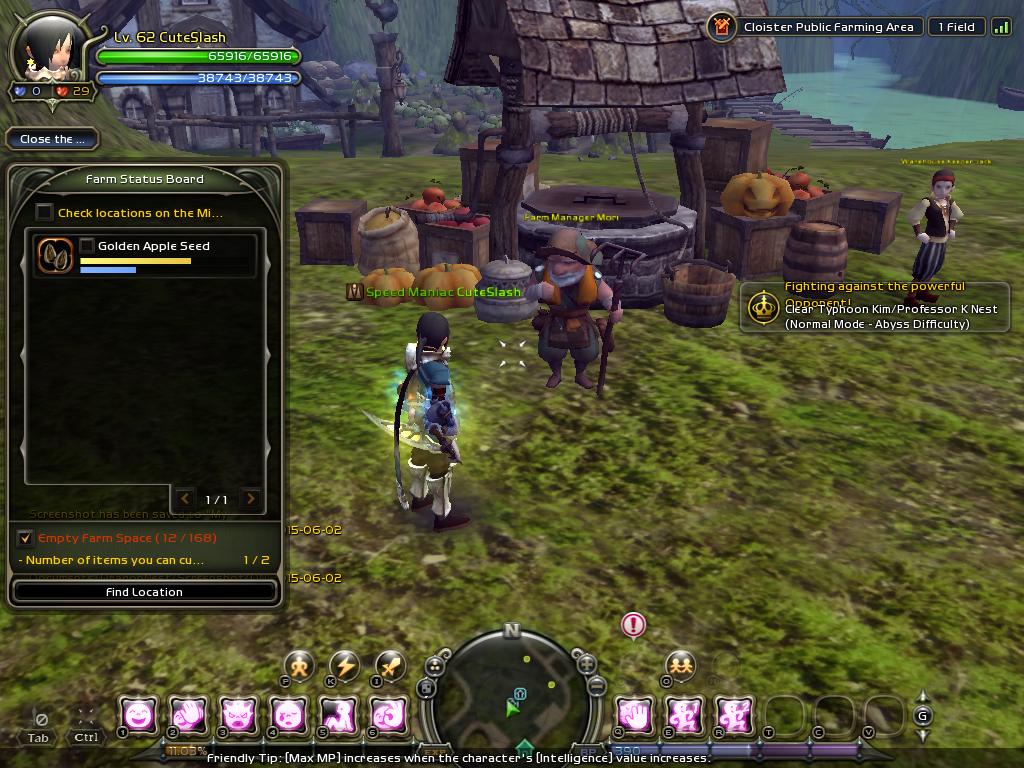Zoom in the minimap with plus button
The height and width of the screenshot is (768, 1024).
click(587, 663)
